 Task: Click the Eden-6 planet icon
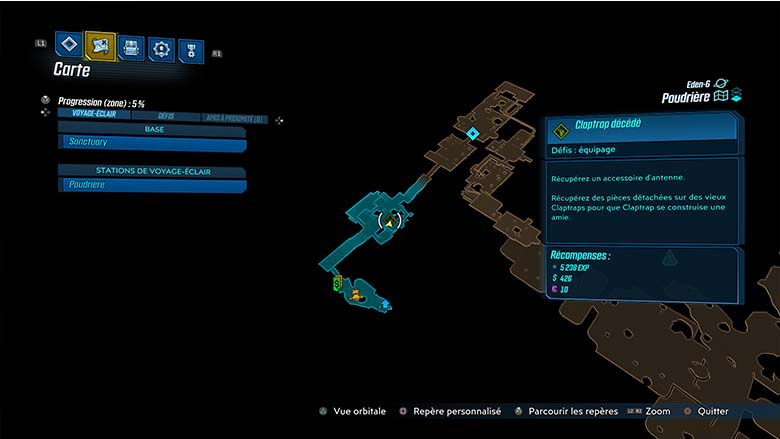(x=722, y=83)
